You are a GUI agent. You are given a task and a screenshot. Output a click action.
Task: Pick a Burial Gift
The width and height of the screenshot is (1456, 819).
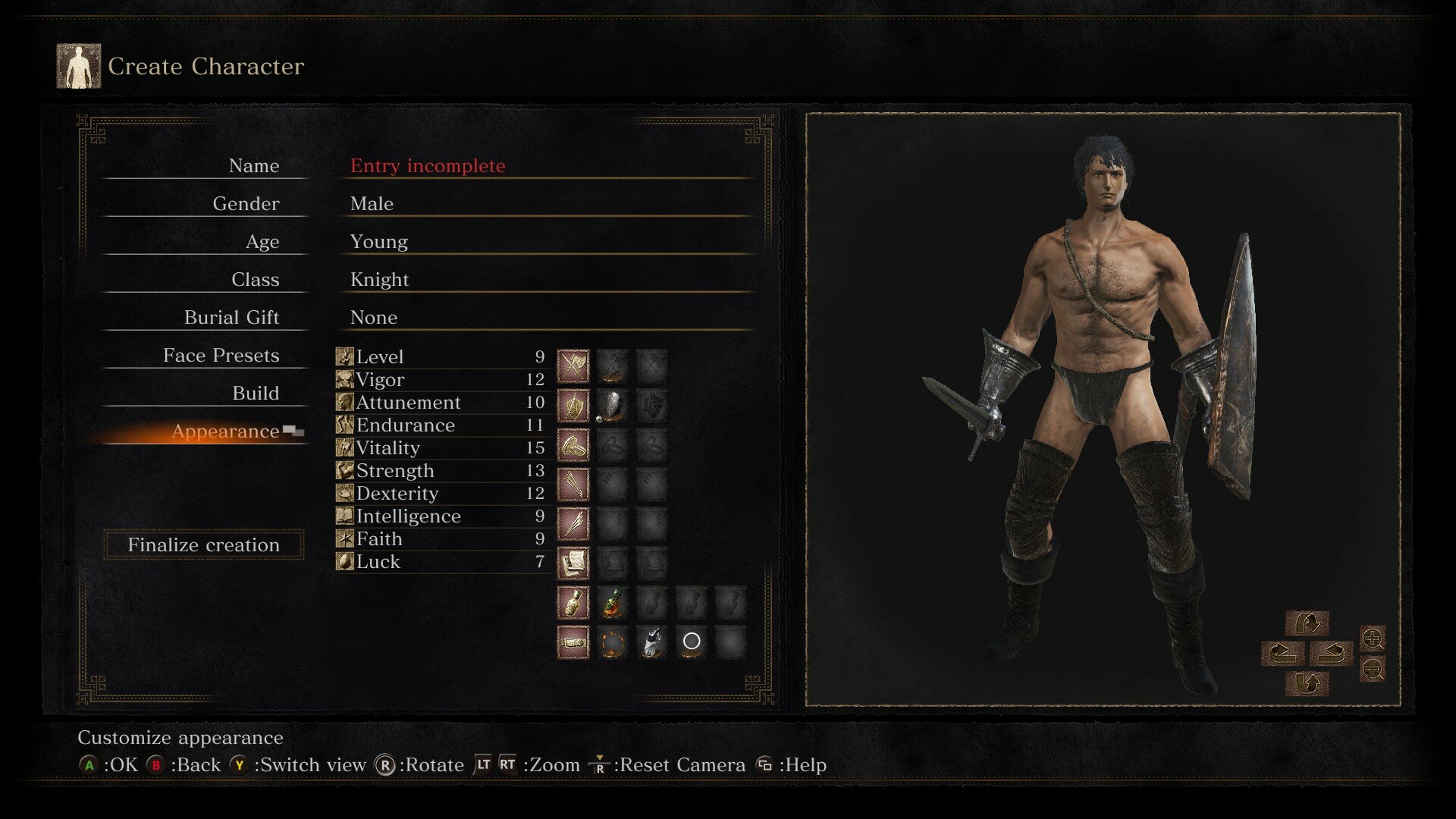(231, 318)
